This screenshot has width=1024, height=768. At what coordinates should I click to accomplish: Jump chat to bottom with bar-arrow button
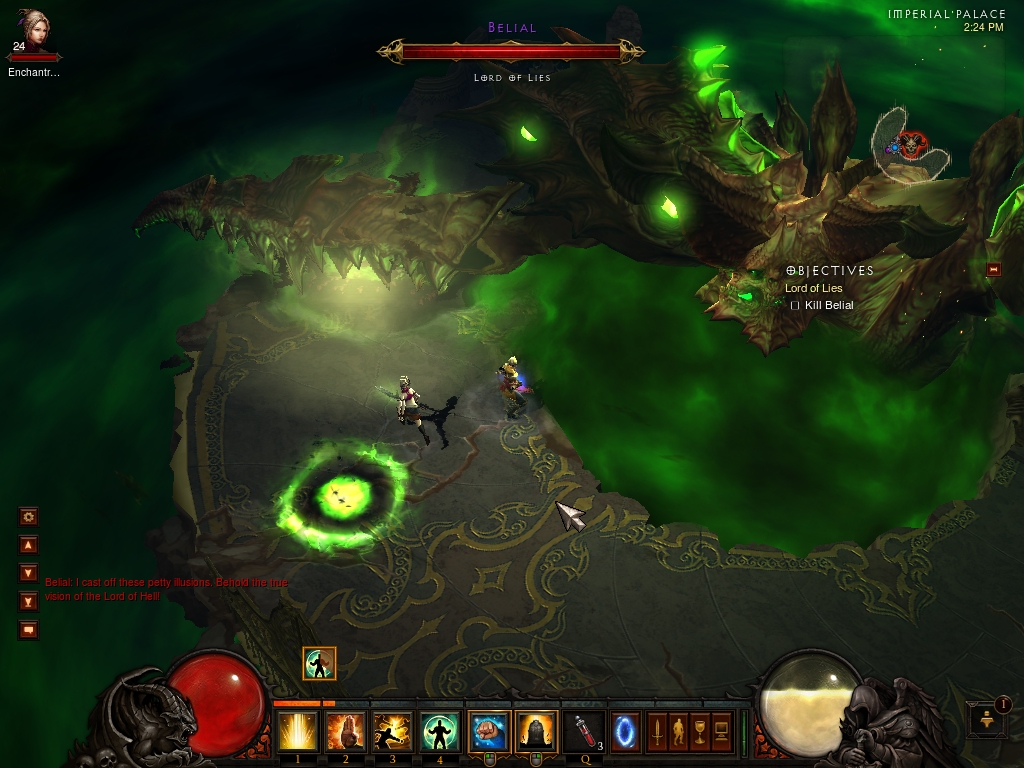[x=28, y=601]
